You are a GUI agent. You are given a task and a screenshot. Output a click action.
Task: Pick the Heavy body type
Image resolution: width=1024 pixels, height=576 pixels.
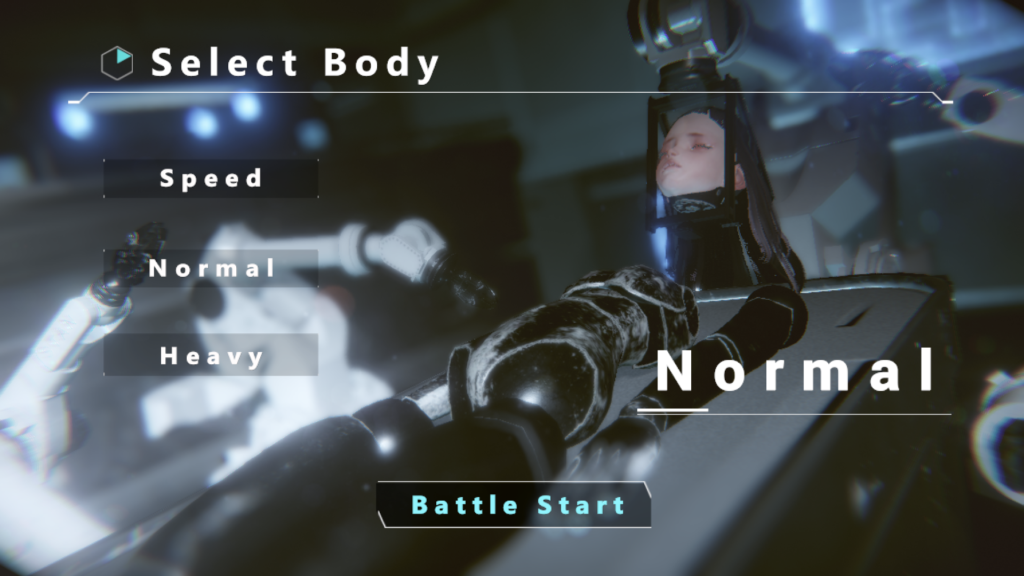point(211,355)
